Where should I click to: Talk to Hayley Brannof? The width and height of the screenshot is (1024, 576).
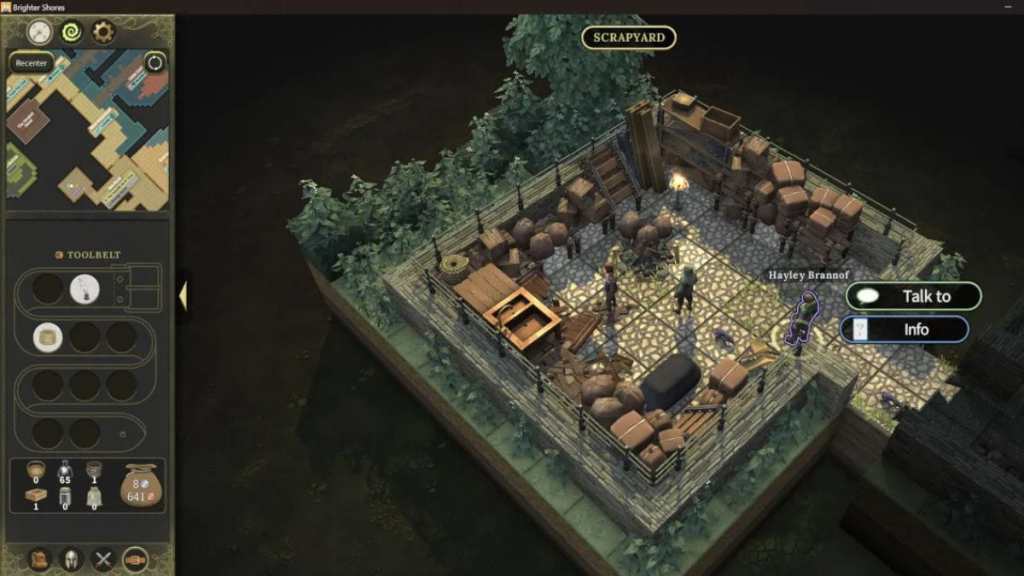914,296
